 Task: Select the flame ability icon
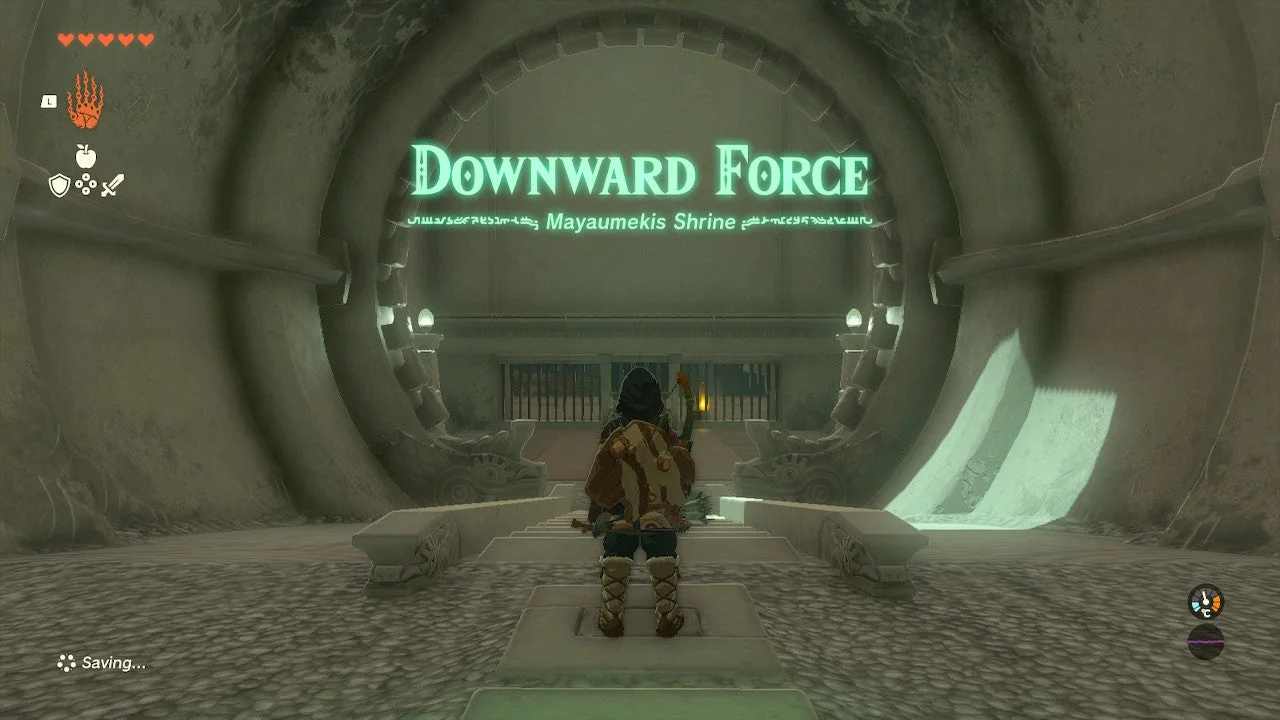pyautogui.click(x=88, y=98)
